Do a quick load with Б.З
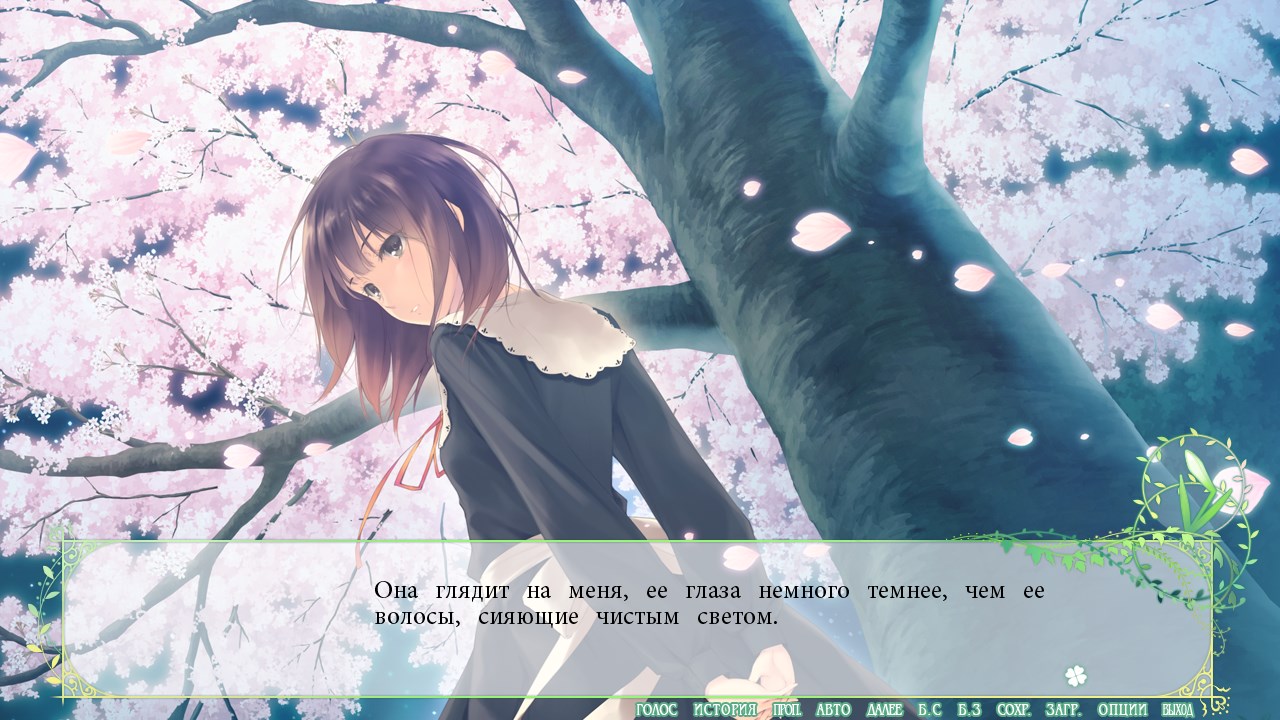Viewport: 1280px width, 720px height. (x=968, y=710)
